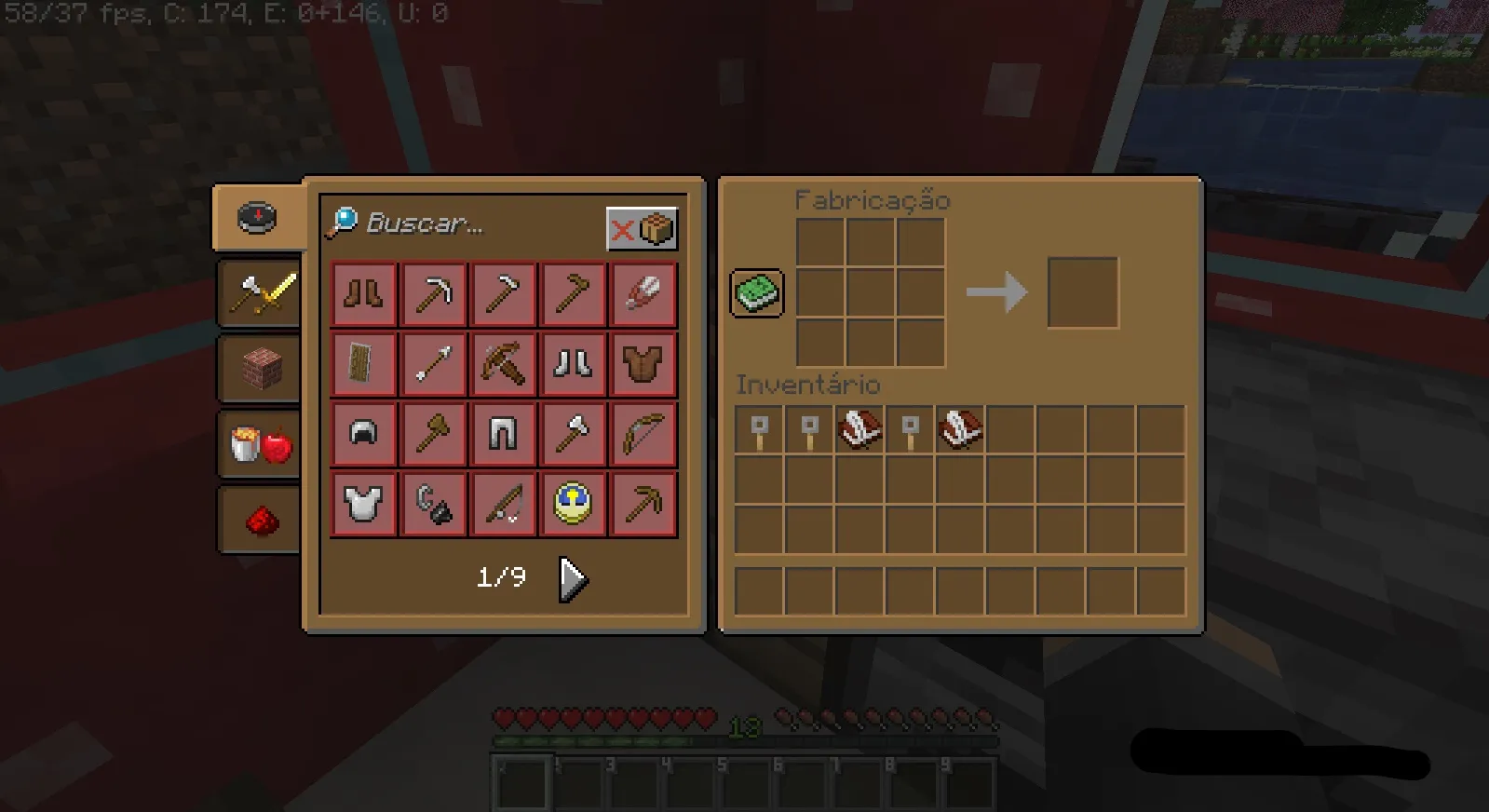Select the iron chestplate recipe
Screen dimensions: 1489x812
pyautogui.click(x=363, y=503)
